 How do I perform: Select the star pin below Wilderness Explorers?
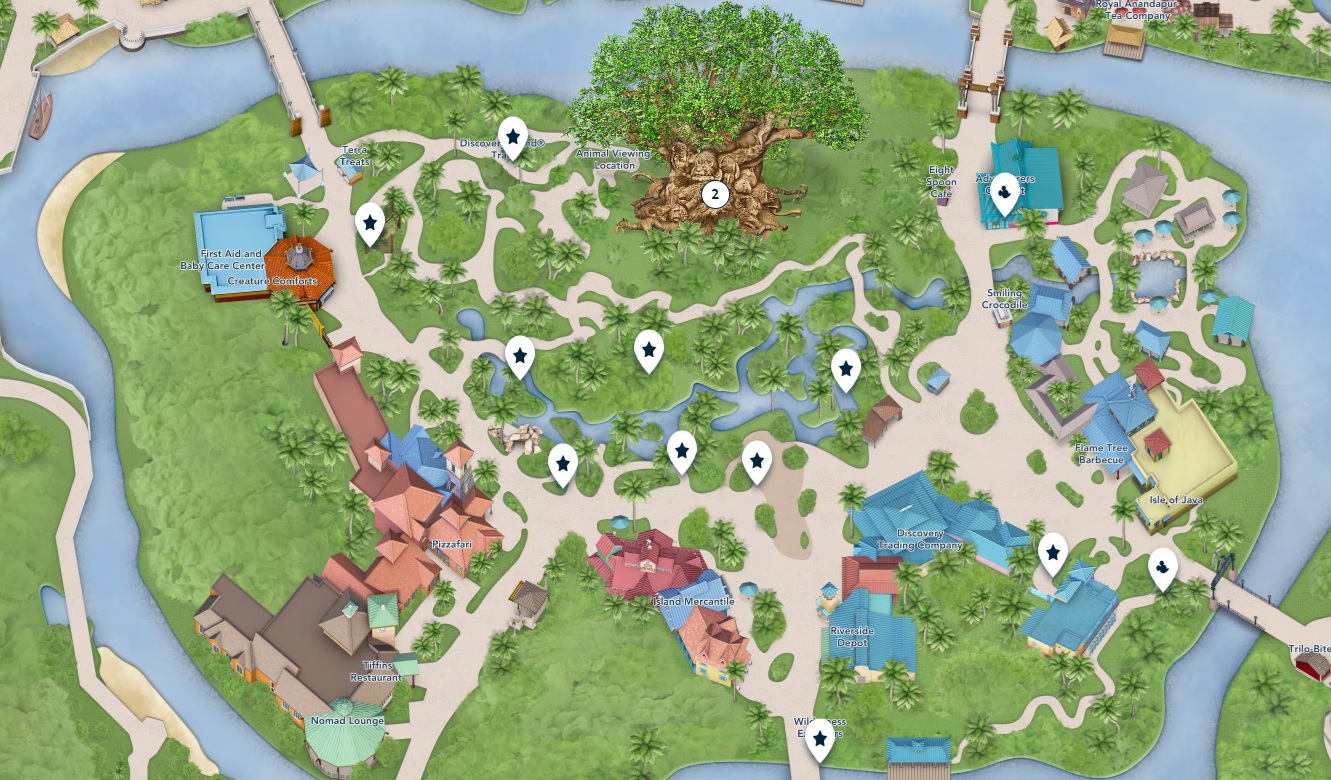(x=822, y=737)
